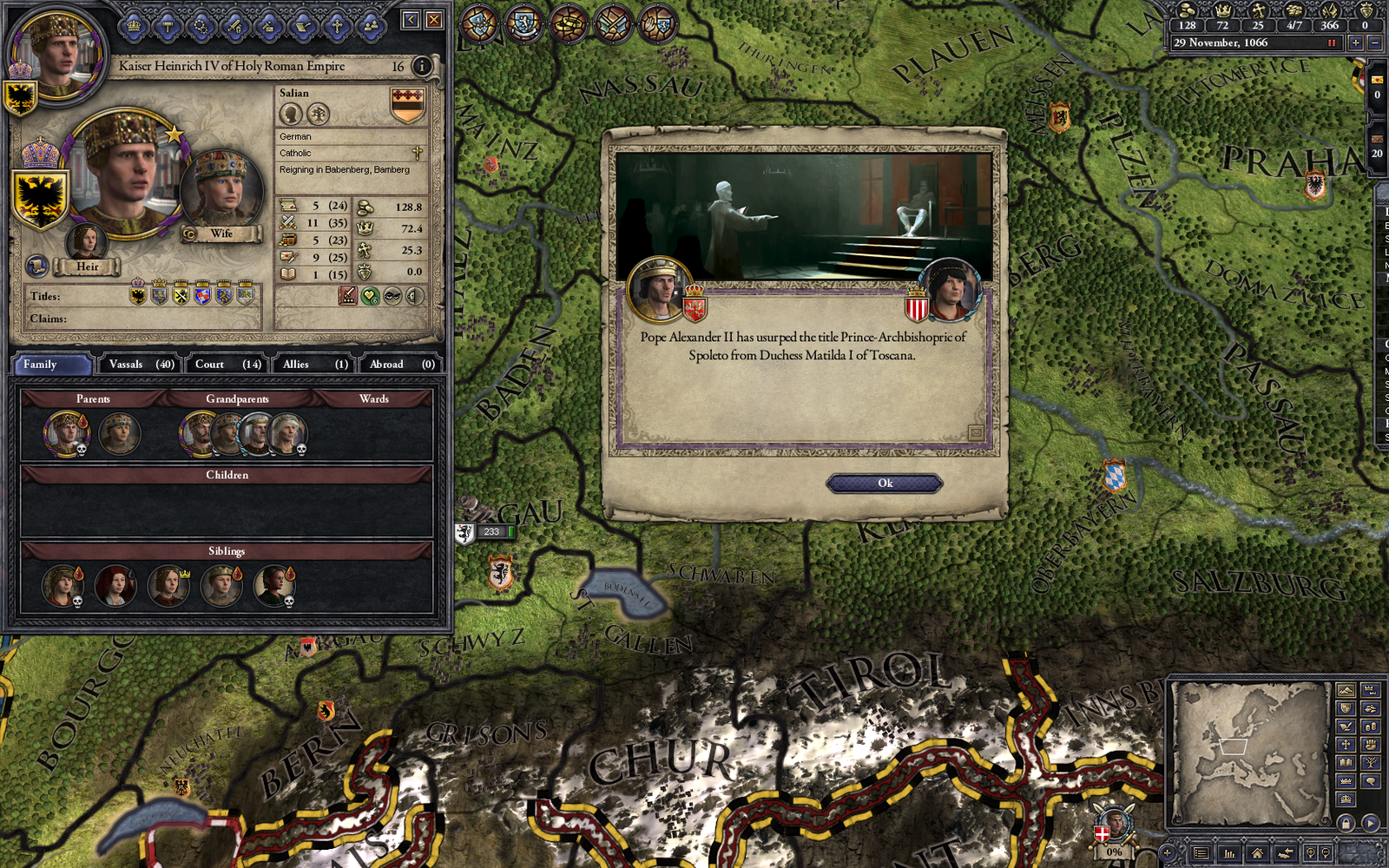Lock the minimap with the padlock button
Screen dimensions: 1389x868
tap(1346, 823)
